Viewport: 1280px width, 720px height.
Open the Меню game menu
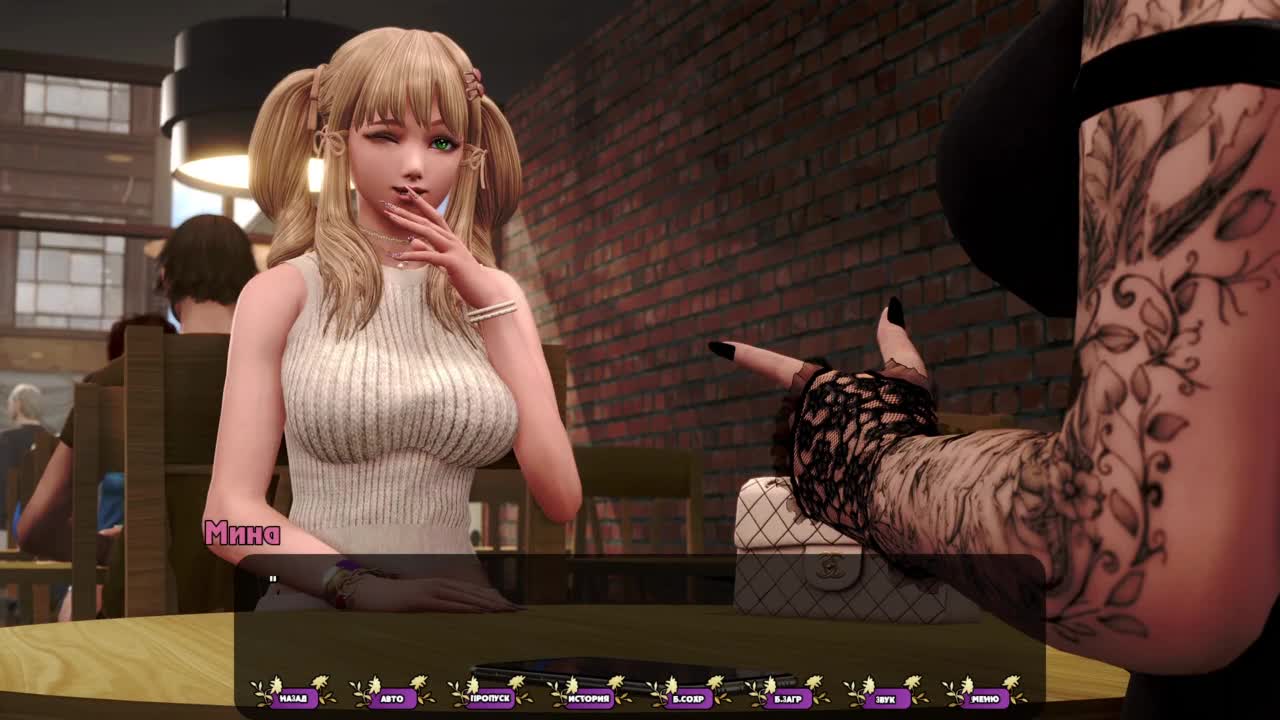984,698
